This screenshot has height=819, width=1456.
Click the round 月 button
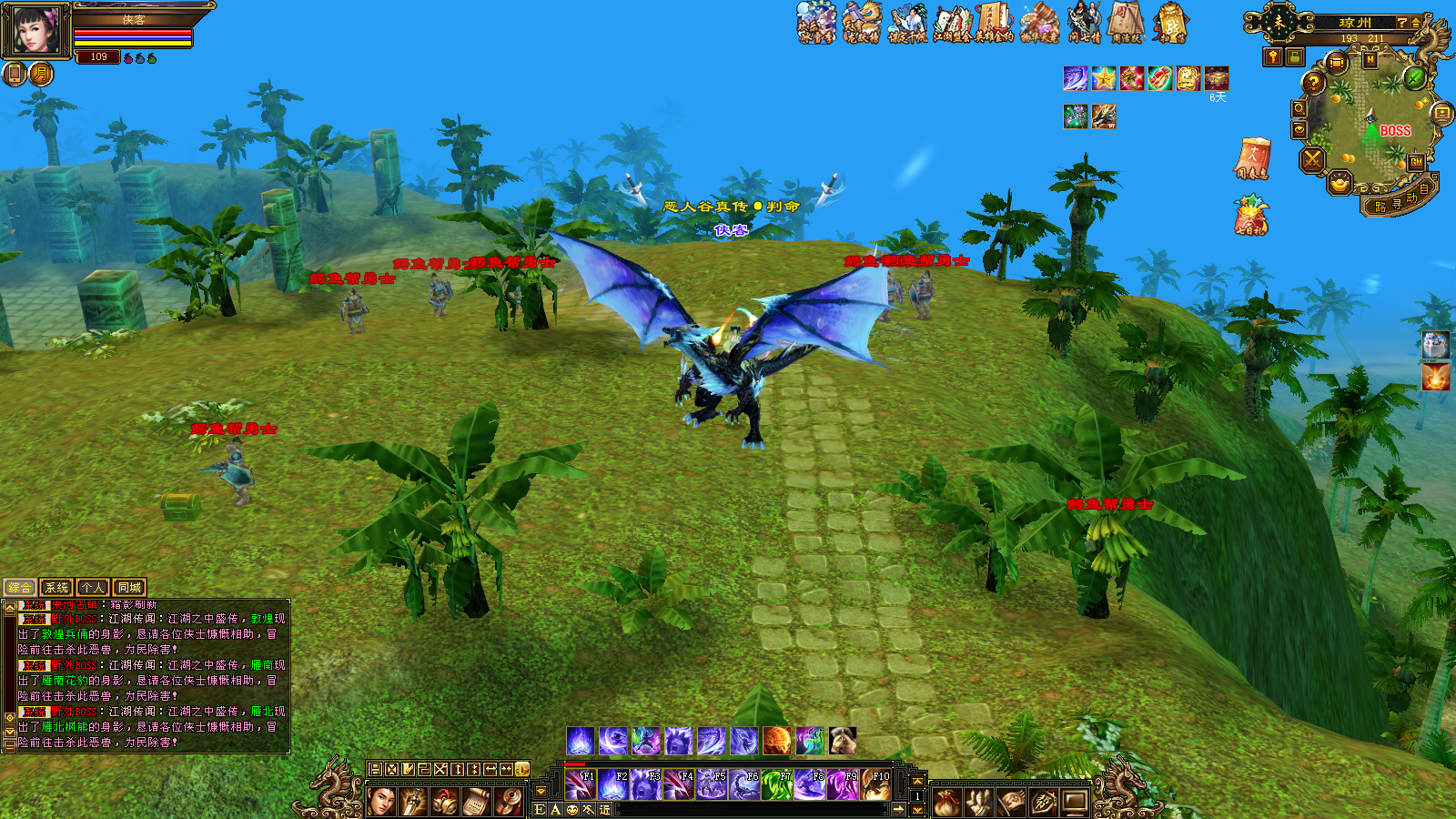tap(42, 74)
